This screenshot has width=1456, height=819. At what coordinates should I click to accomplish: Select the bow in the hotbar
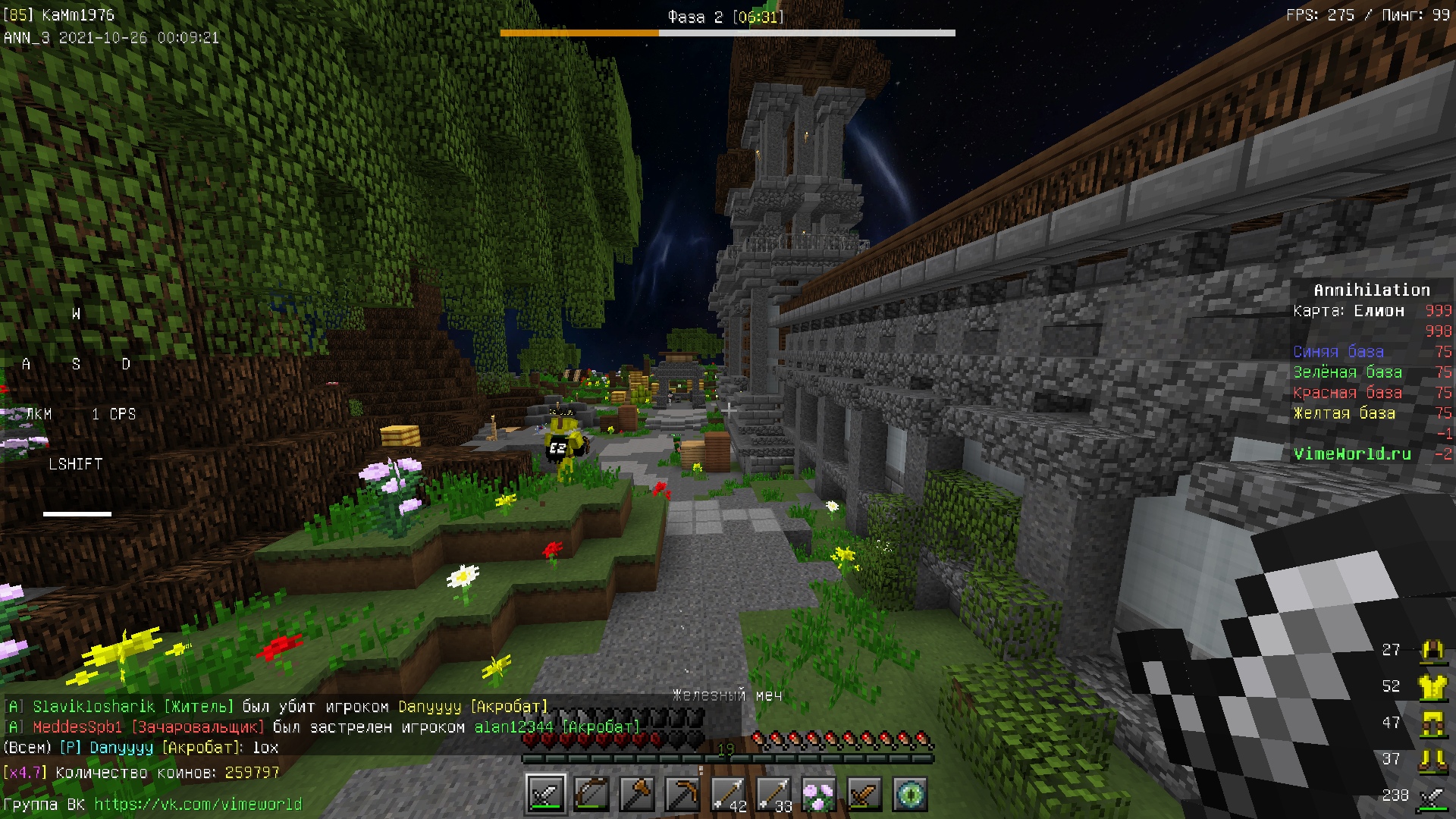pos(591,794)
